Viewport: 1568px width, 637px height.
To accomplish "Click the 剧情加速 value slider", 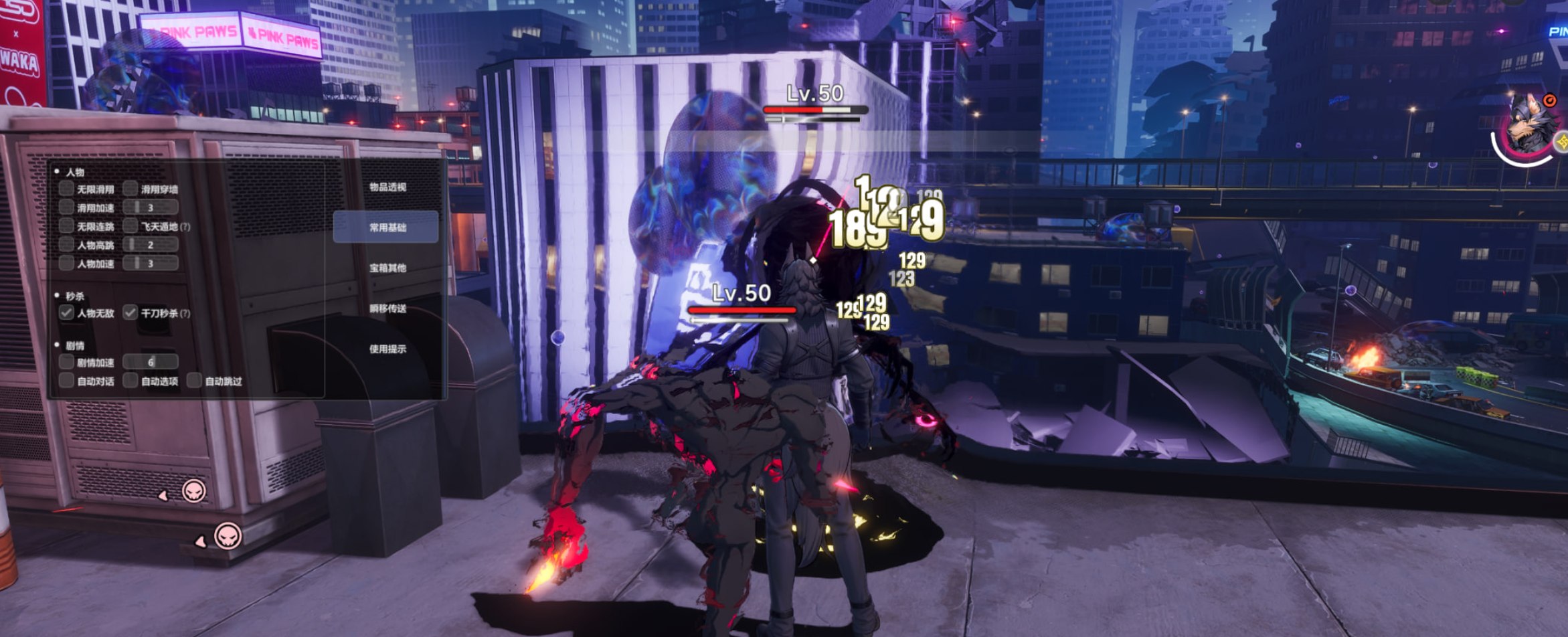I will (151, 362).
